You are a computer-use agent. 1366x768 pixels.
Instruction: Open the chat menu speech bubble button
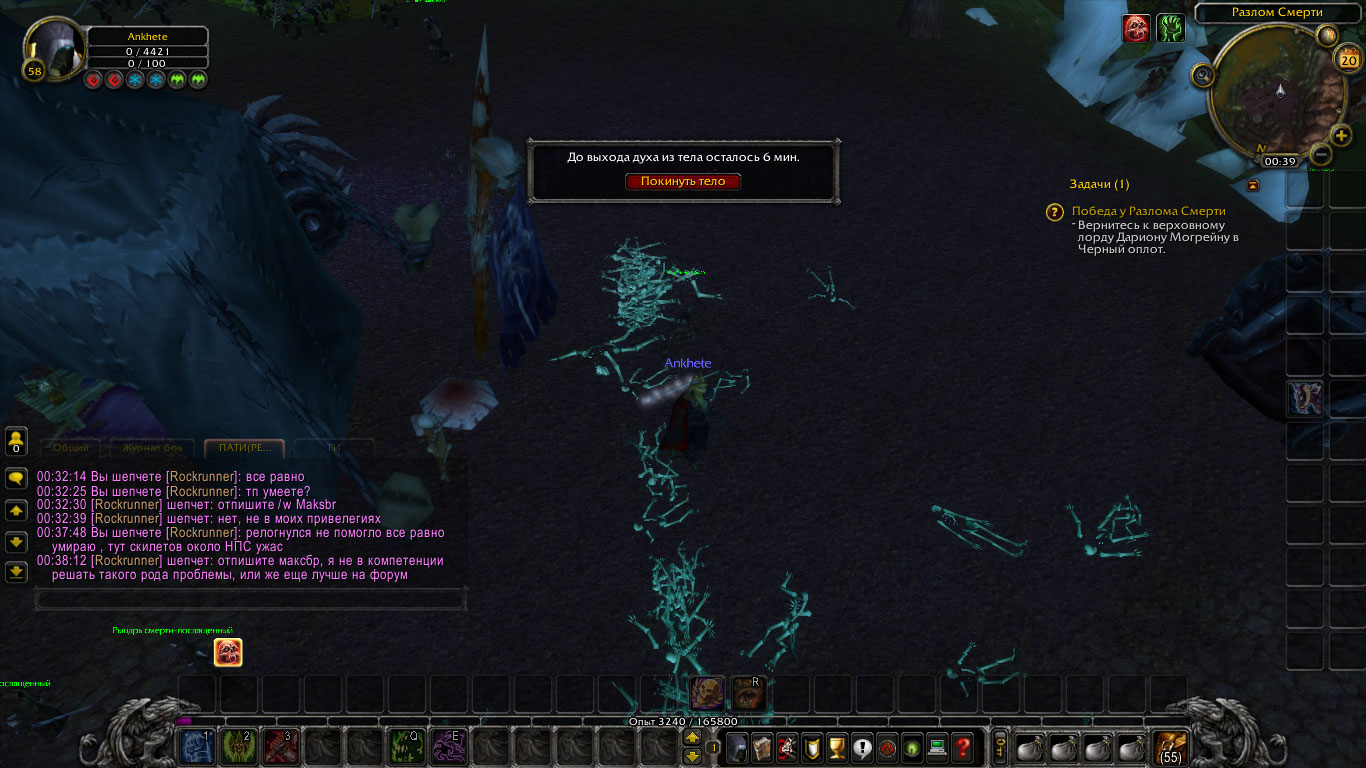point(16,478)
